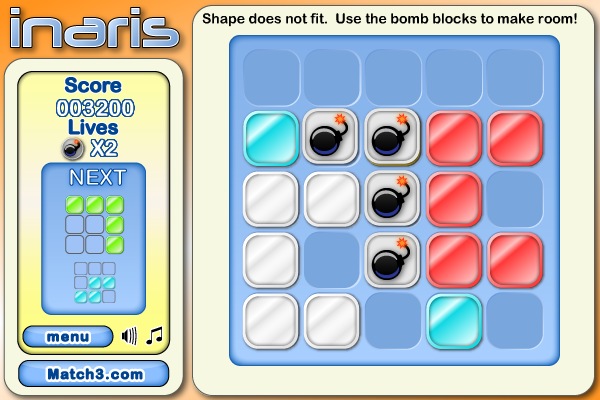
Task: Select the cyan tile below the red blocks
Action: (x=453, y=321)
